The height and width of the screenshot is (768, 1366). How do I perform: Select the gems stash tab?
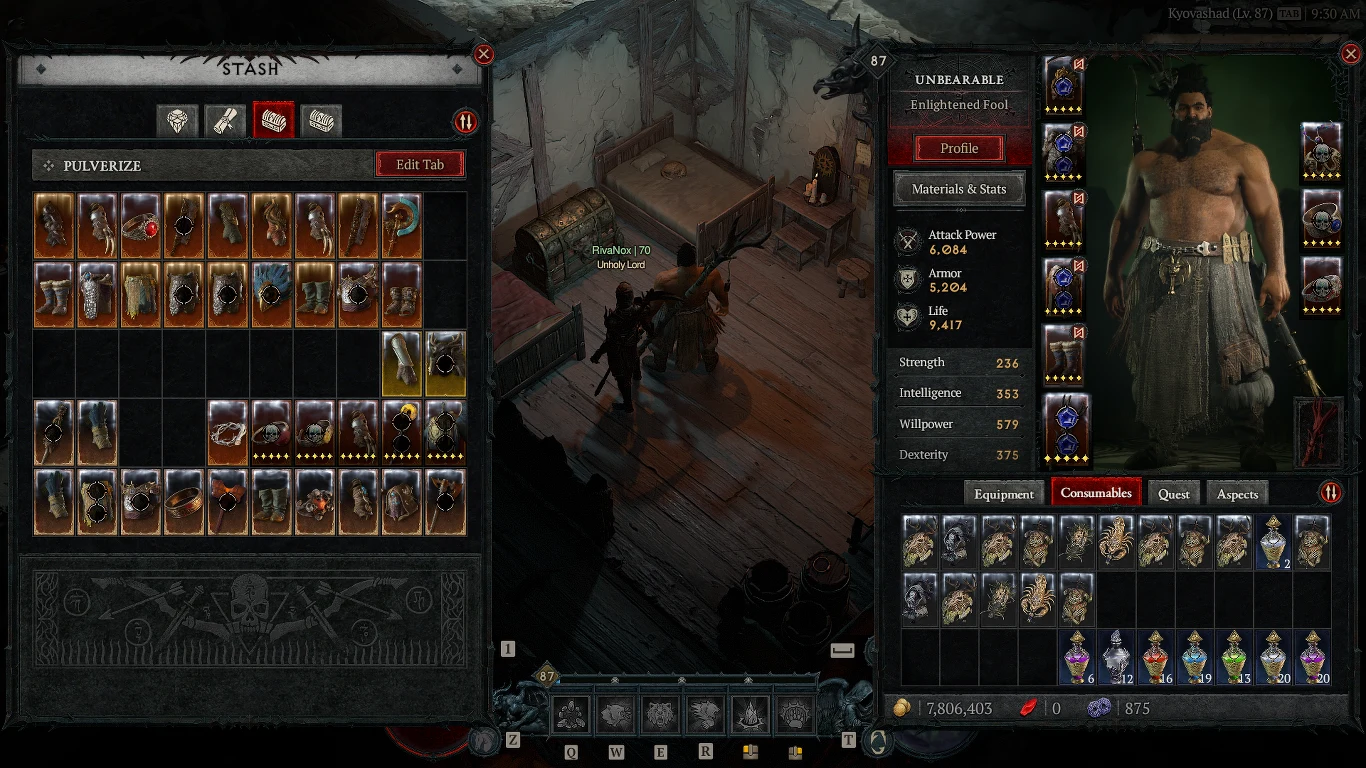[x=176, y=120]
